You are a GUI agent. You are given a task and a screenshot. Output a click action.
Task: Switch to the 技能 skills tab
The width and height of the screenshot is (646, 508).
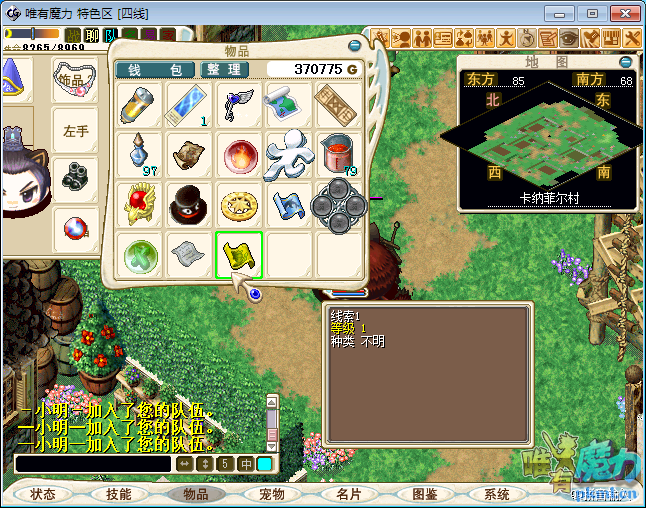118,494
